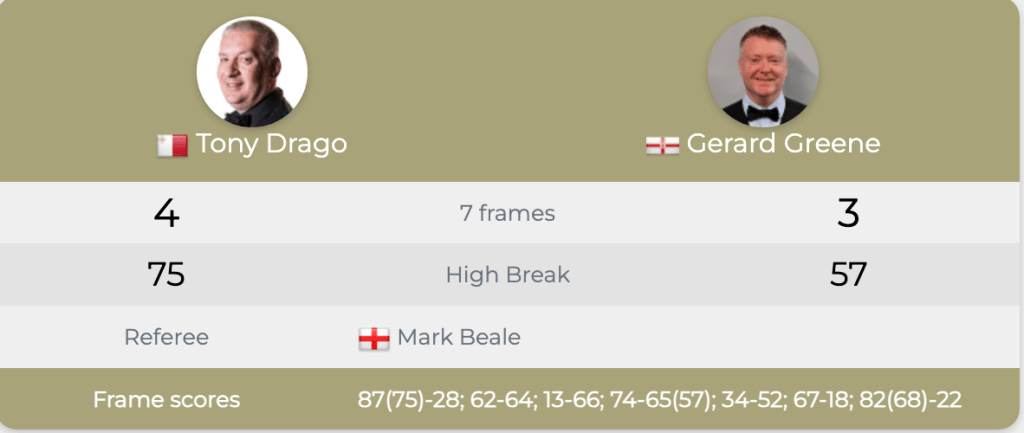Screen dimensions: 1024x433
Task: Open Tony Drago's player profile name
Action: click(271, 144)
